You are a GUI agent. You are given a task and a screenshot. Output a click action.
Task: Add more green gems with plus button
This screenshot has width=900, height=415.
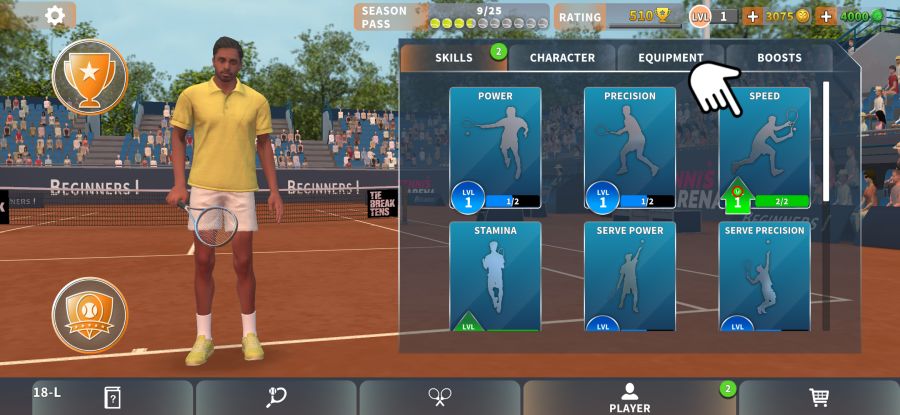point(826,16)
